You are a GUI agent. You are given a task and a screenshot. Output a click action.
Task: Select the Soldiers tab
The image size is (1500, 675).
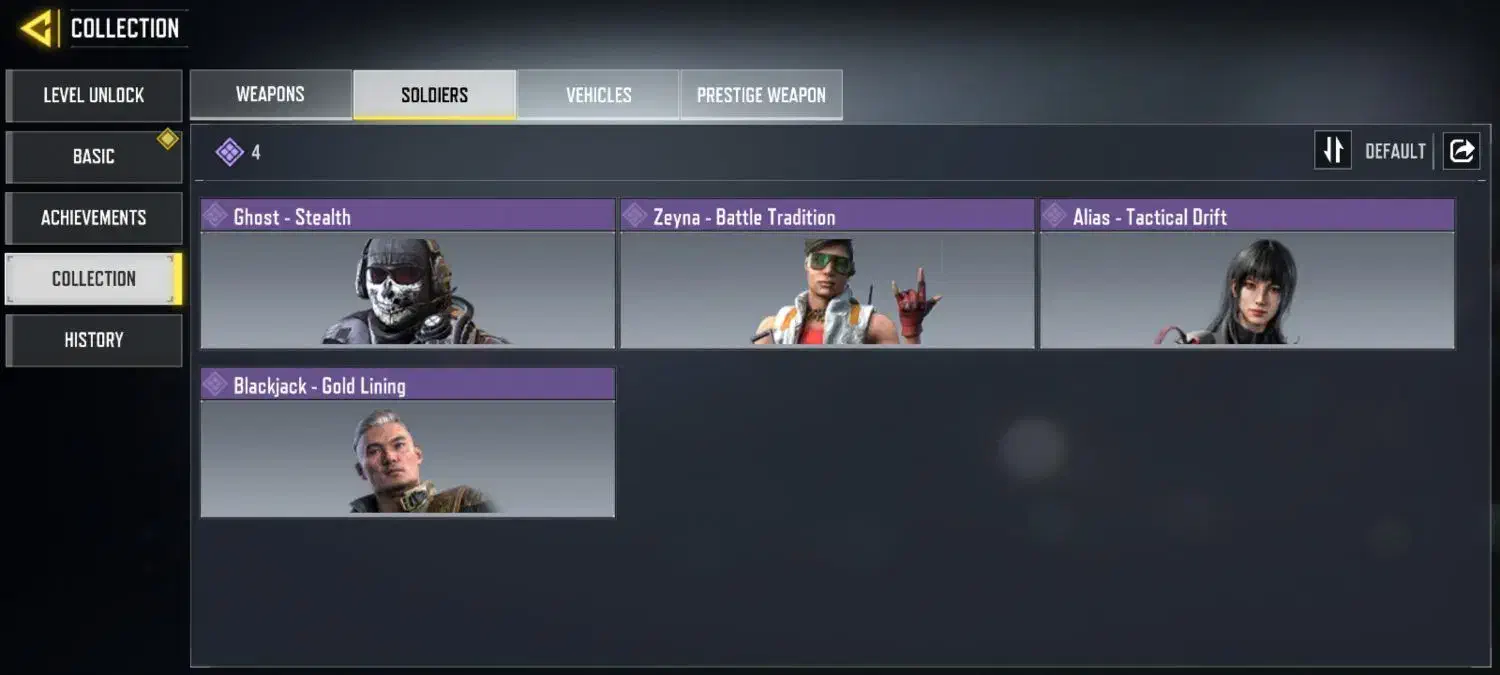(434, 95)
